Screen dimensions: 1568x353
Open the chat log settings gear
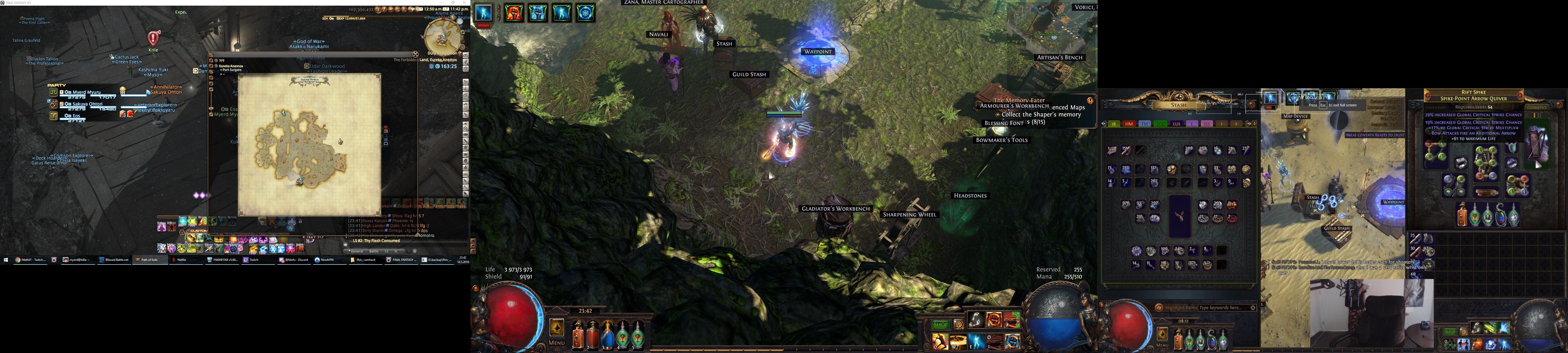coord(415,251)
